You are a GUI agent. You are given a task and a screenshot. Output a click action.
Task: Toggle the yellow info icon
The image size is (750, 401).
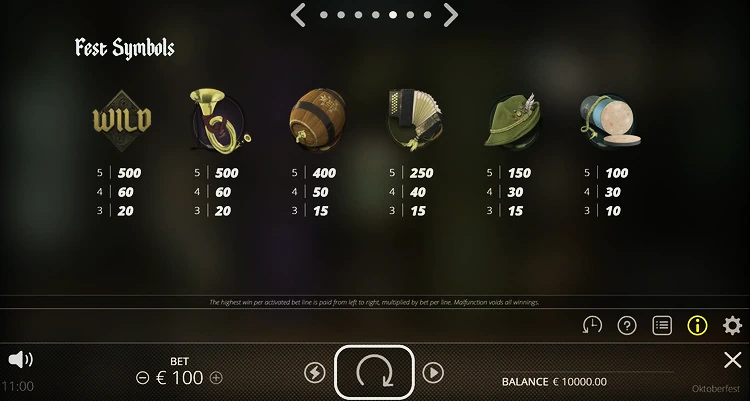tap(697, 325)
